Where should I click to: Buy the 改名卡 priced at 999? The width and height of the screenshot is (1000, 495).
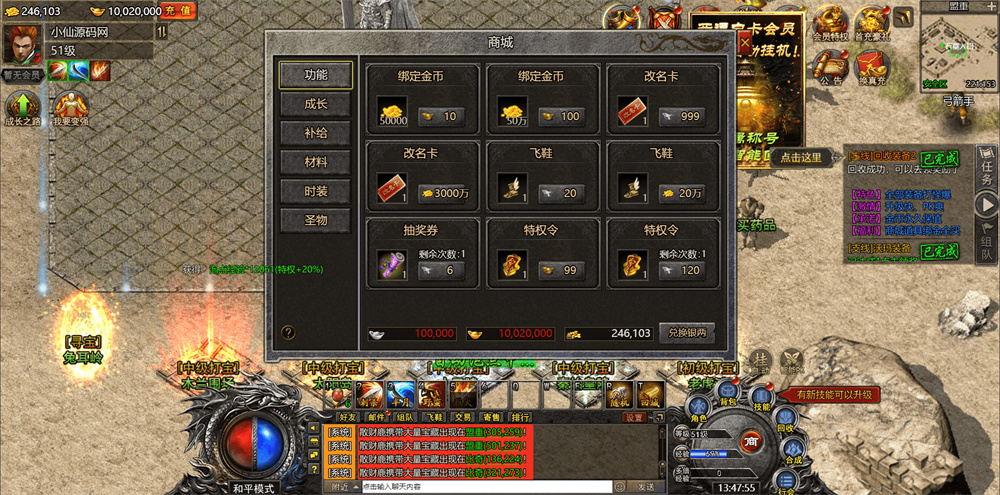[x=682, y=116]
